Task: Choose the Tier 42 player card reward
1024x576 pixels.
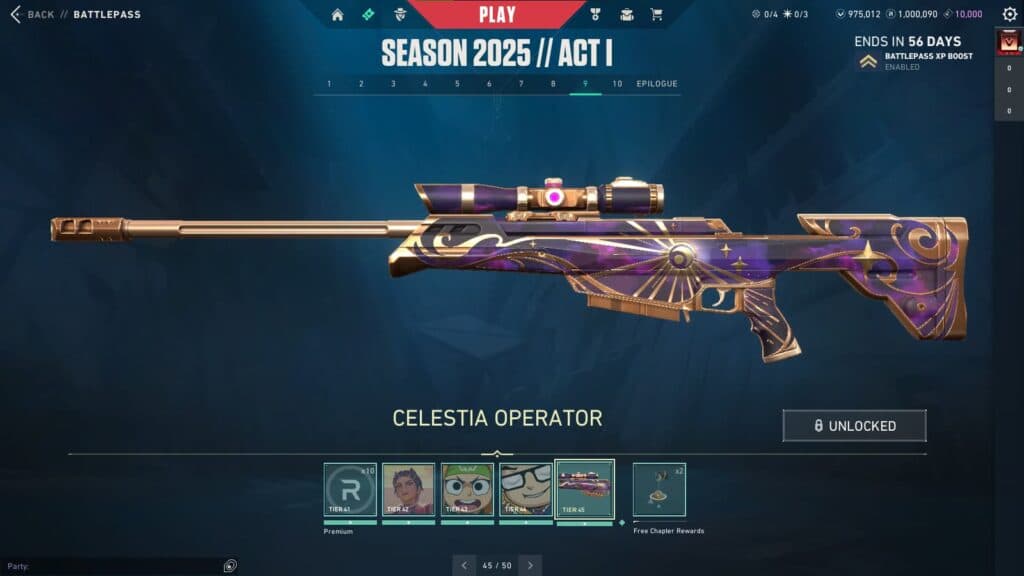Action: [409, 489]
